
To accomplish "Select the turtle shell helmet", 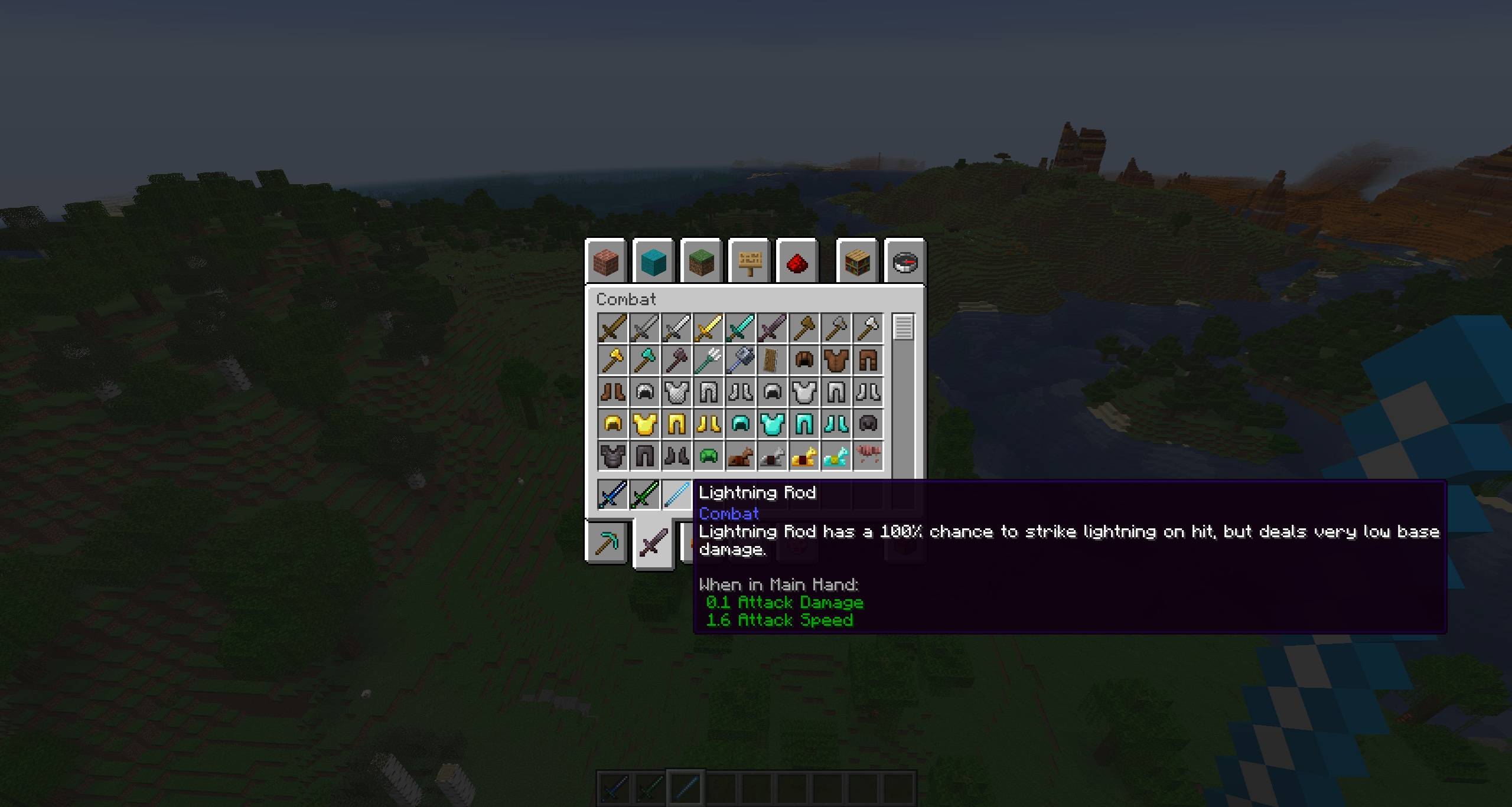I will coord(709,455).
